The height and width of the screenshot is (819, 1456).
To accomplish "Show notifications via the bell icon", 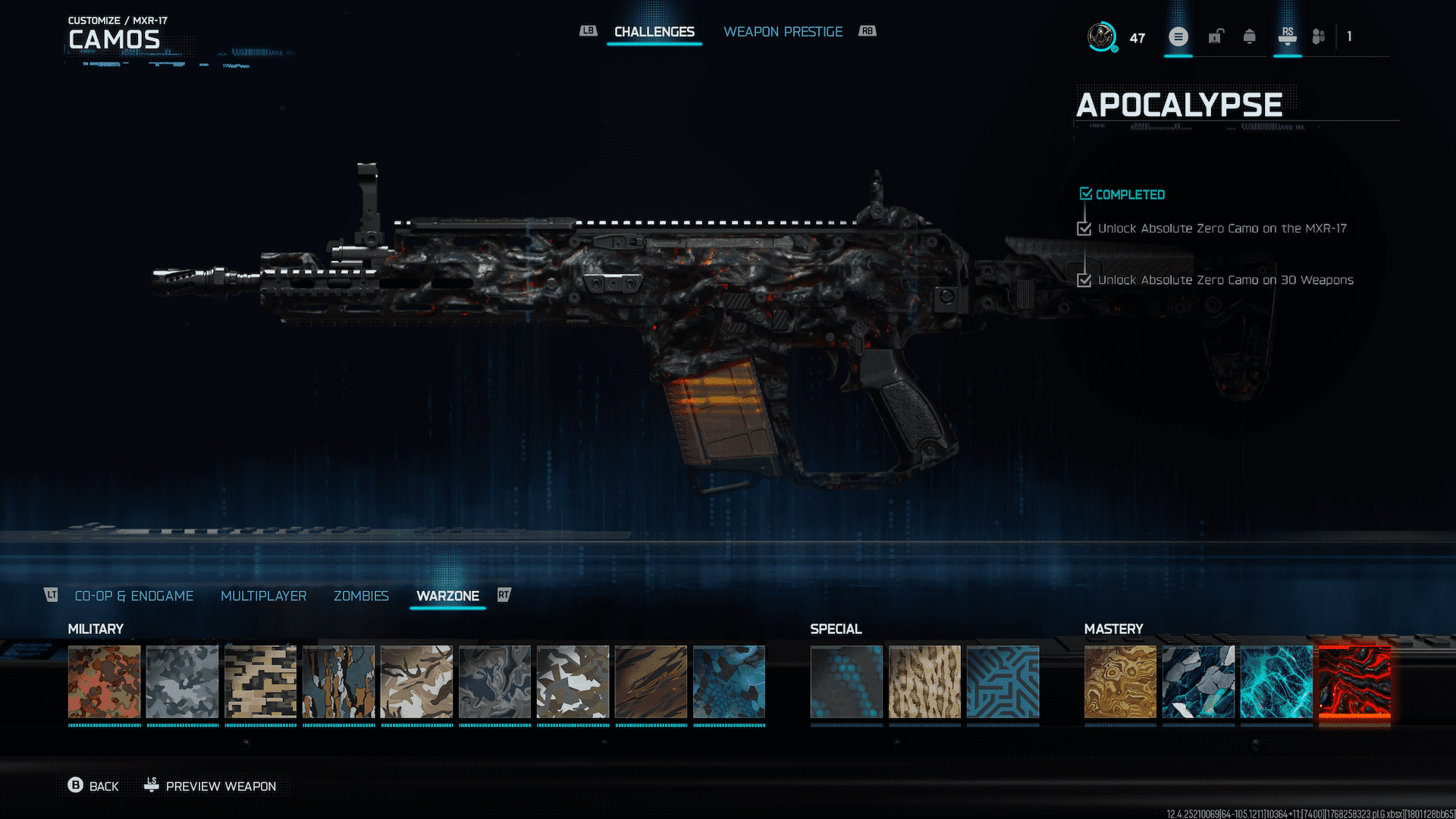I will [x=1249, y=36].
